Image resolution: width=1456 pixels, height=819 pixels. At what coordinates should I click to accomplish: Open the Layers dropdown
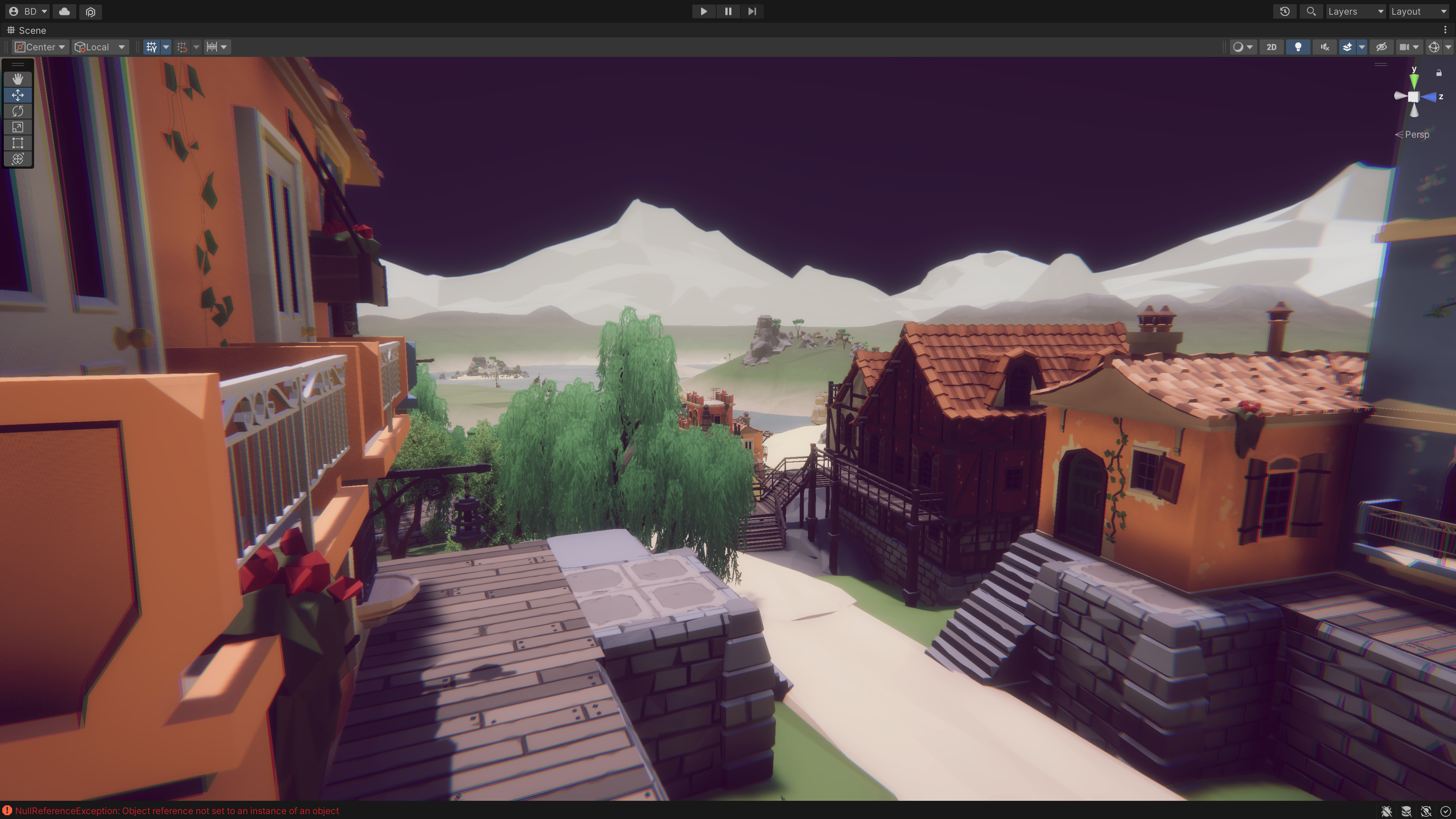1355,11
